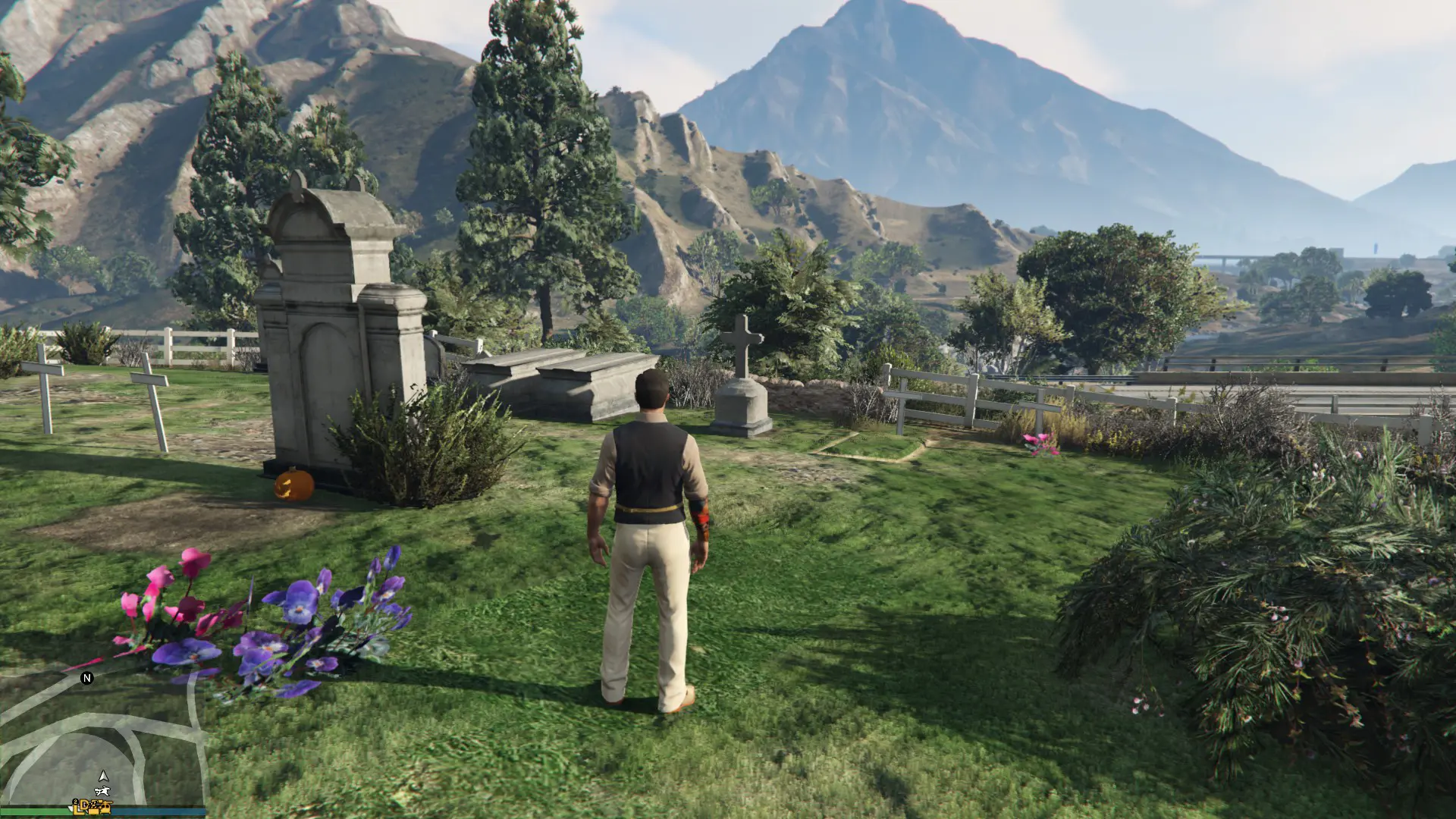
Task: Click the white dog blip on minimap
Action: pyautogui.click(x=104, y=792)
